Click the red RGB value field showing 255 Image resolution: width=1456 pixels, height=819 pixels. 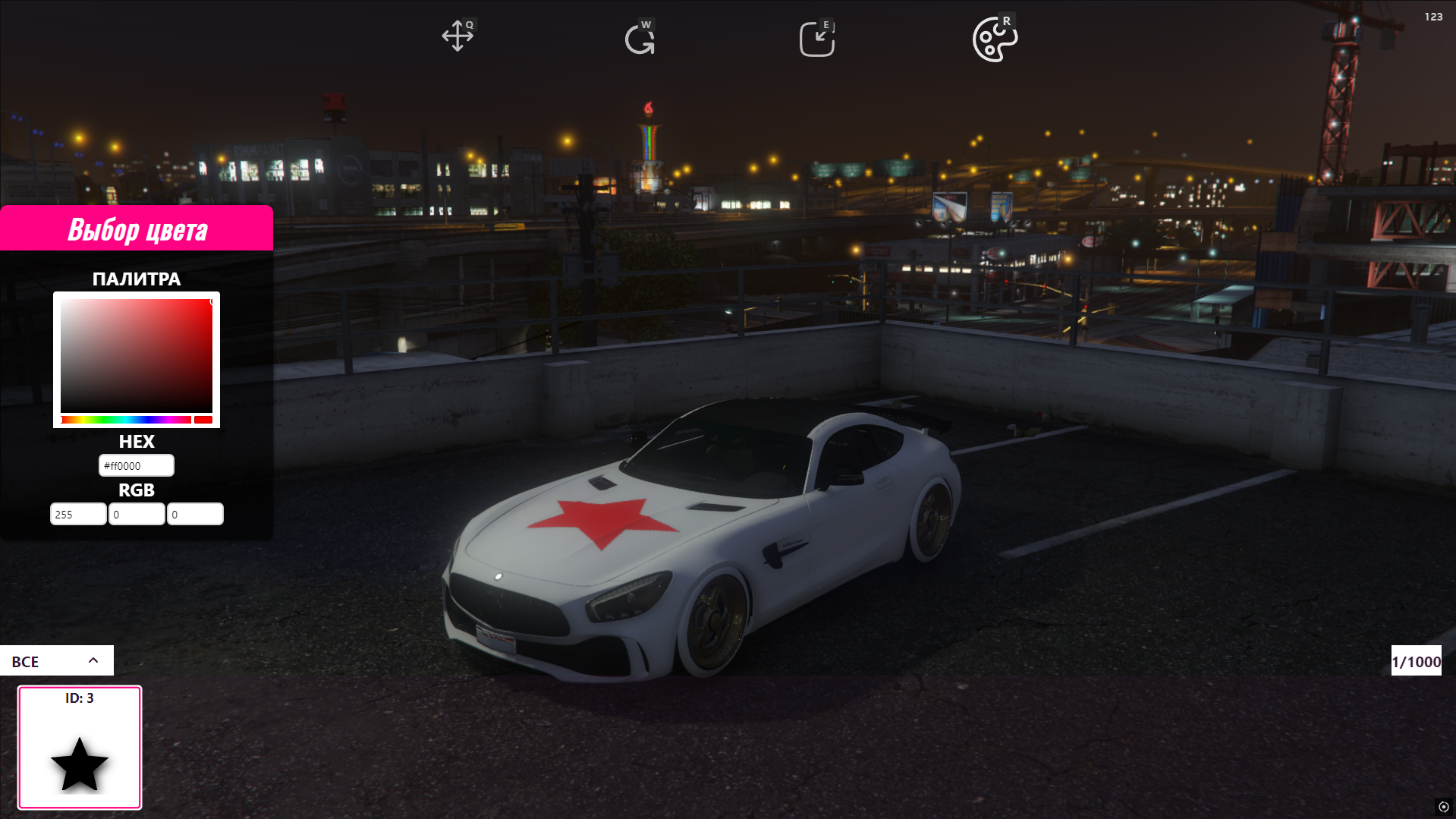[x=78, y=515]
